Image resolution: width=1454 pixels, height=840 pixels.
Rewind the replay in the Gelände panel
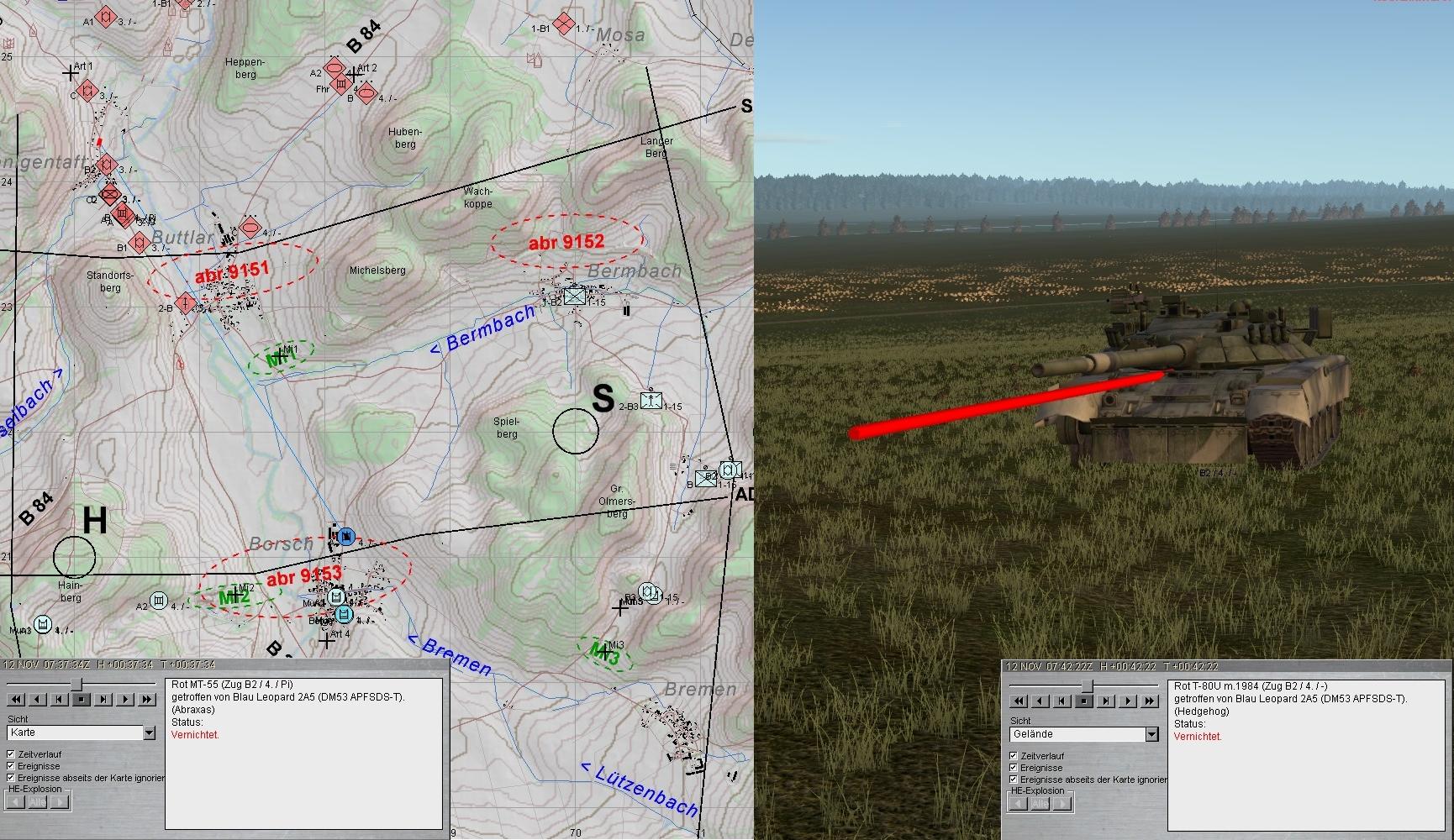1019,701
